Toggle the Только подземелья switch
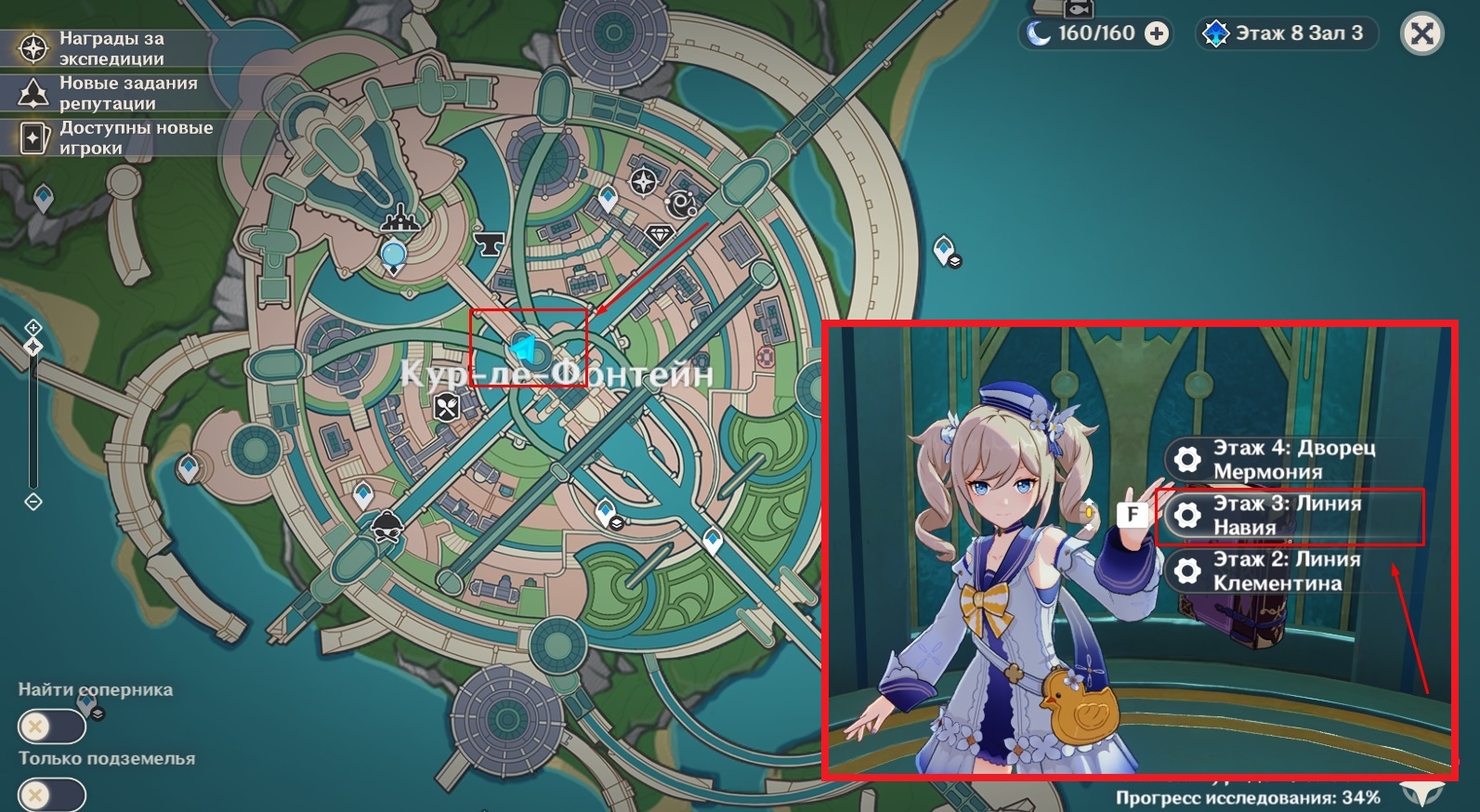 51,796
